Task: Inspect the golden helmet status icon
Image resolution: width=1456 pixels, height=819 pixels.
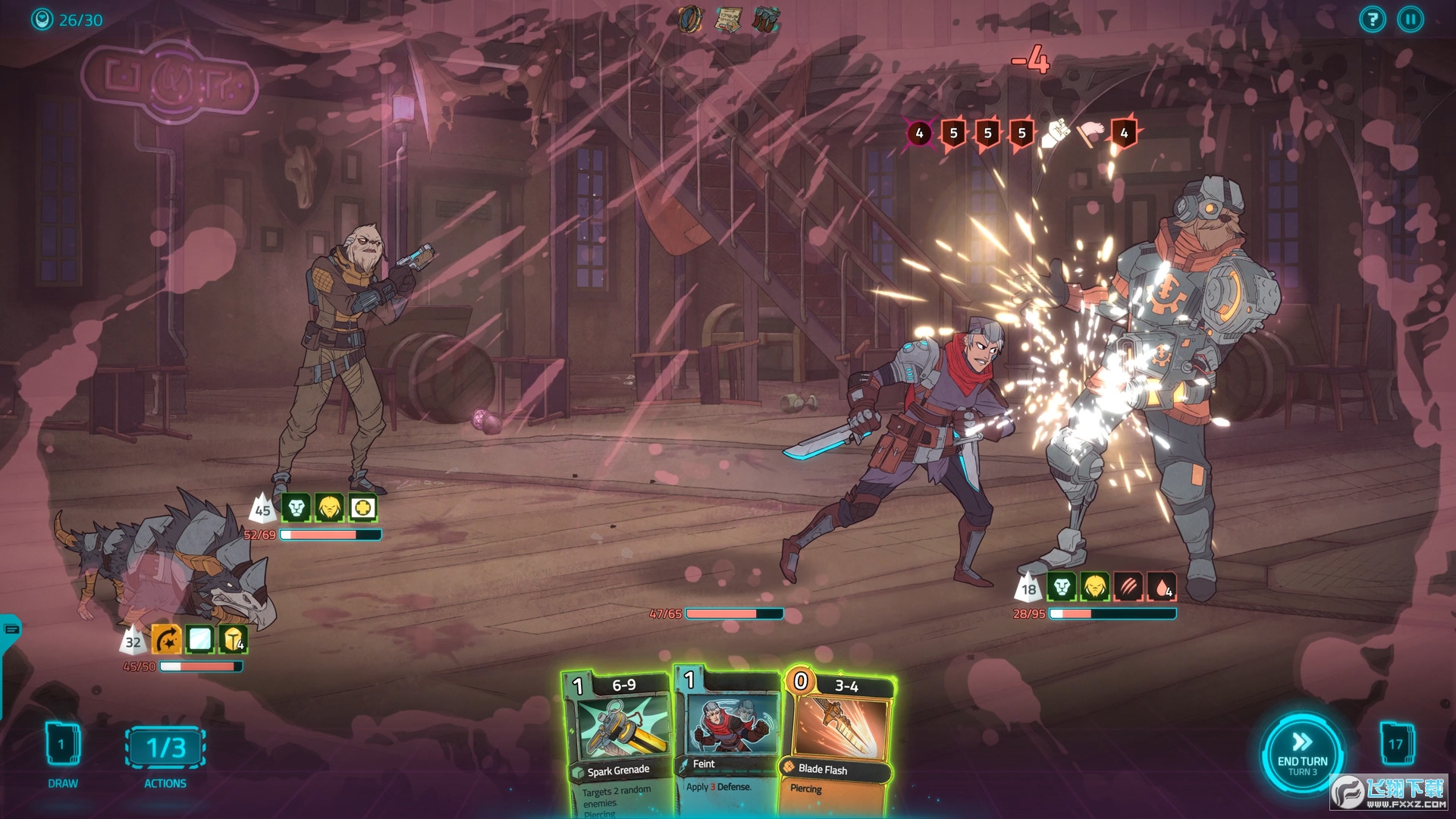Action: 330,507
